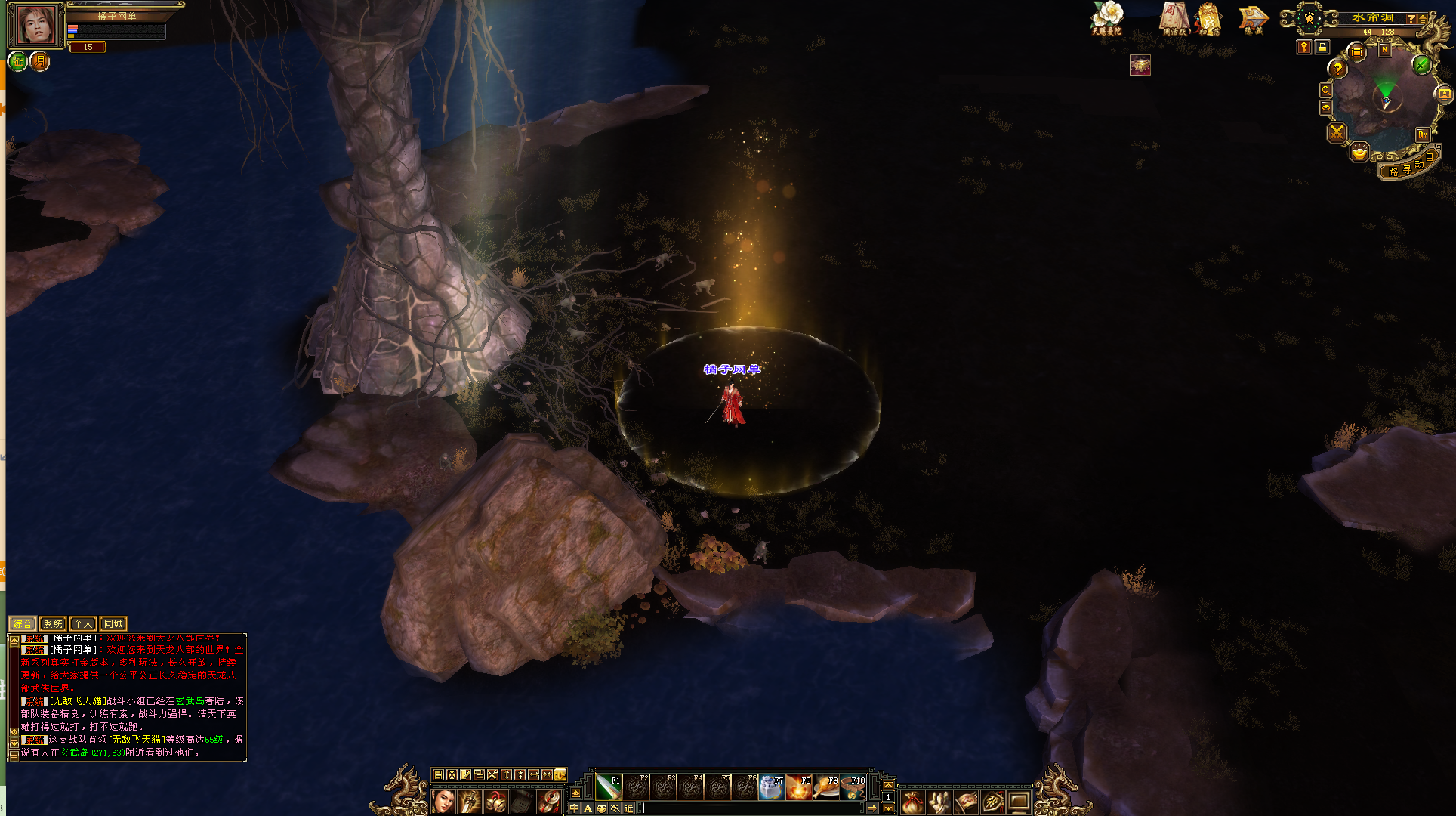1456x816 pixels.
Task: Activate the F8 fire skill slot
Action: coord(798,787)
